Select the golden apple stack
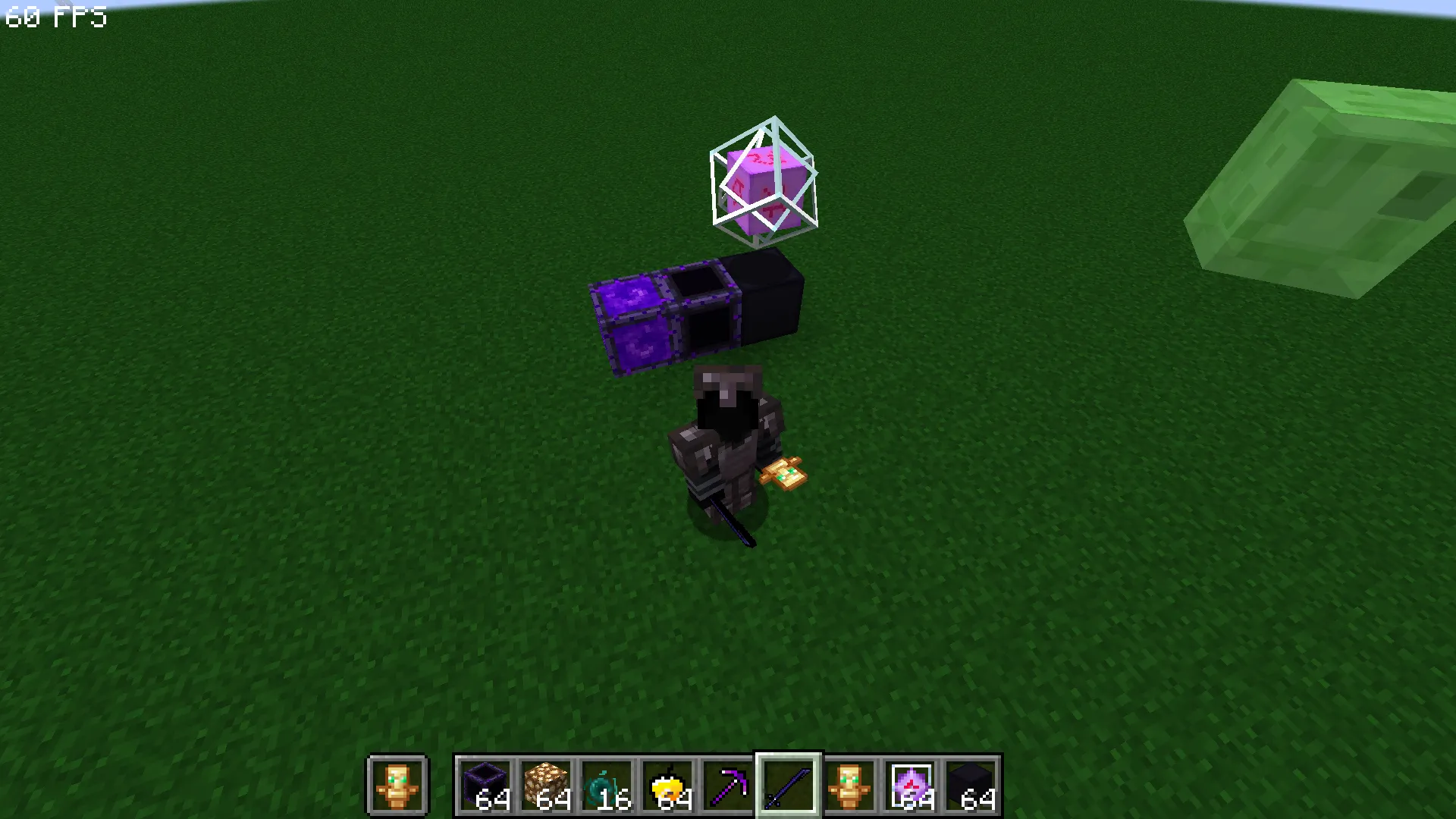The width and height of the screenshot is (1456, 819). pyautogui.click(x=668, y=786)
